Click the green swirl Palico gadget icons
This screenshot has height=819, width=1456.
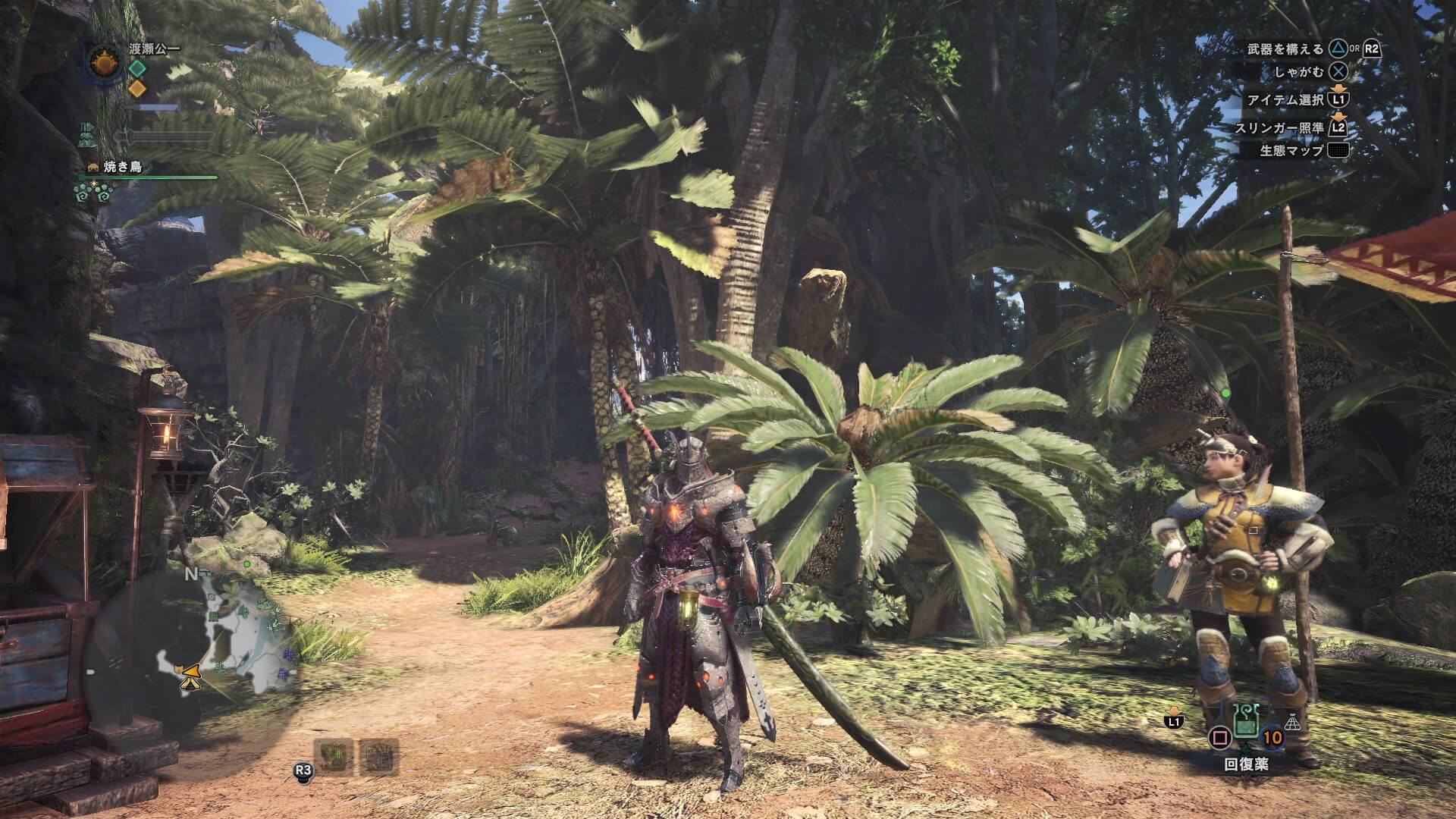pyautogui.click(x=93, y=193)
